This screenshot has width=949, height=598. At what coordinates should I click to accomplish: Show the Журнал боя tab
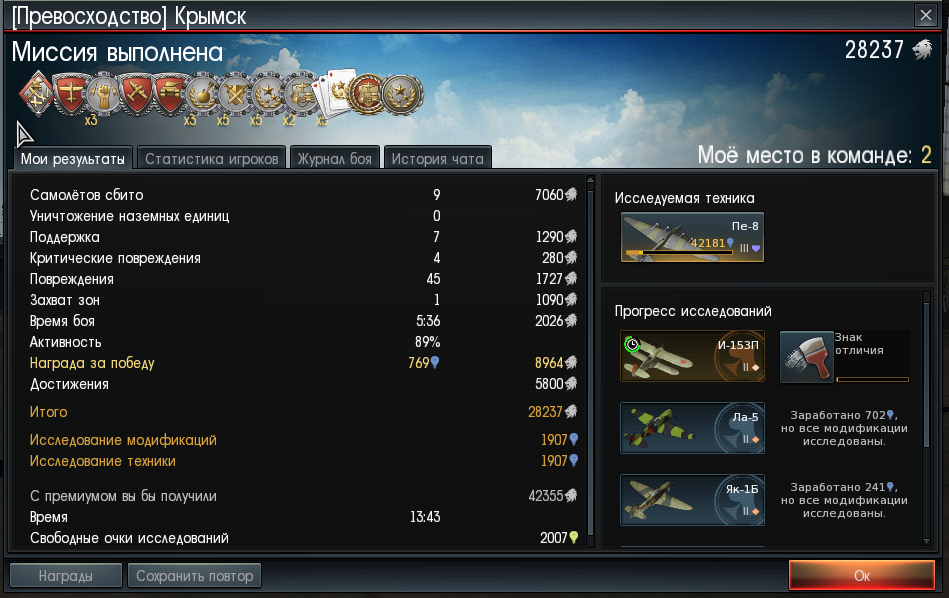(x=335, y=158)
